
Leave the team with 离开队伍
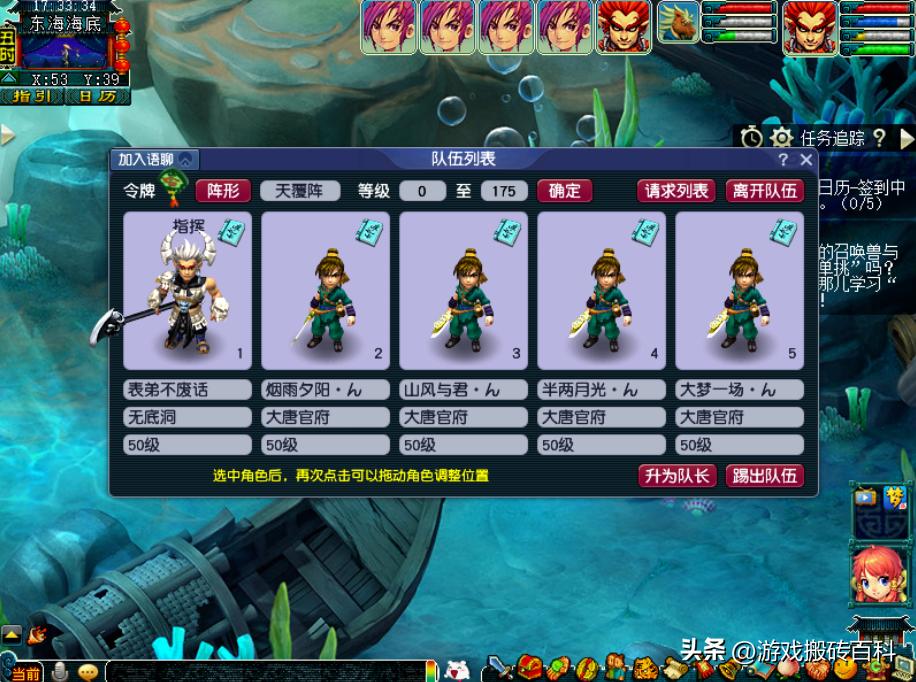[x=765, y=191]
